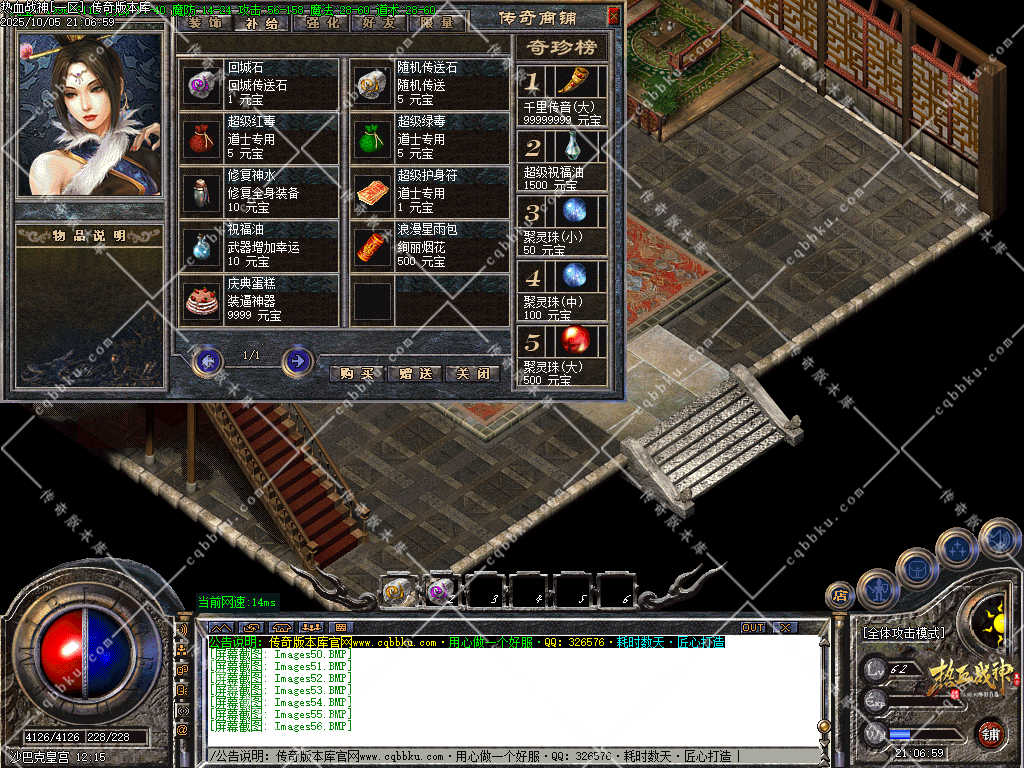Select the 庆典蛋糕 cake item
This screenshot has width=1024, height=768.
tap(203, 301)
